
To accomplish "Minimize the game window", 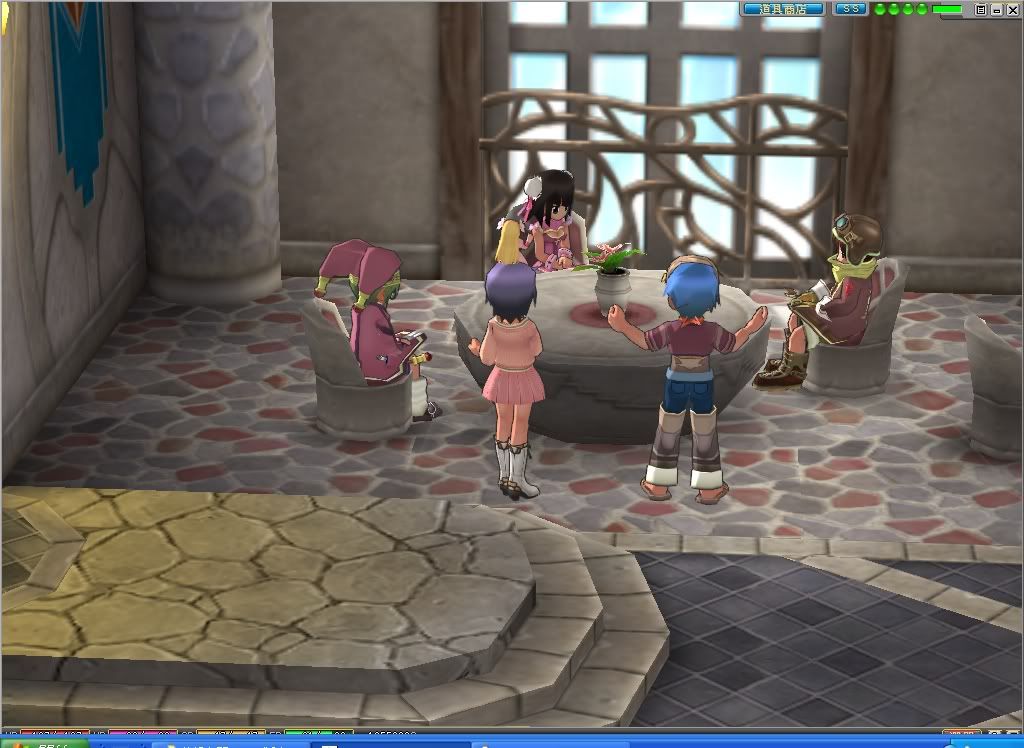I will (997, 9).
